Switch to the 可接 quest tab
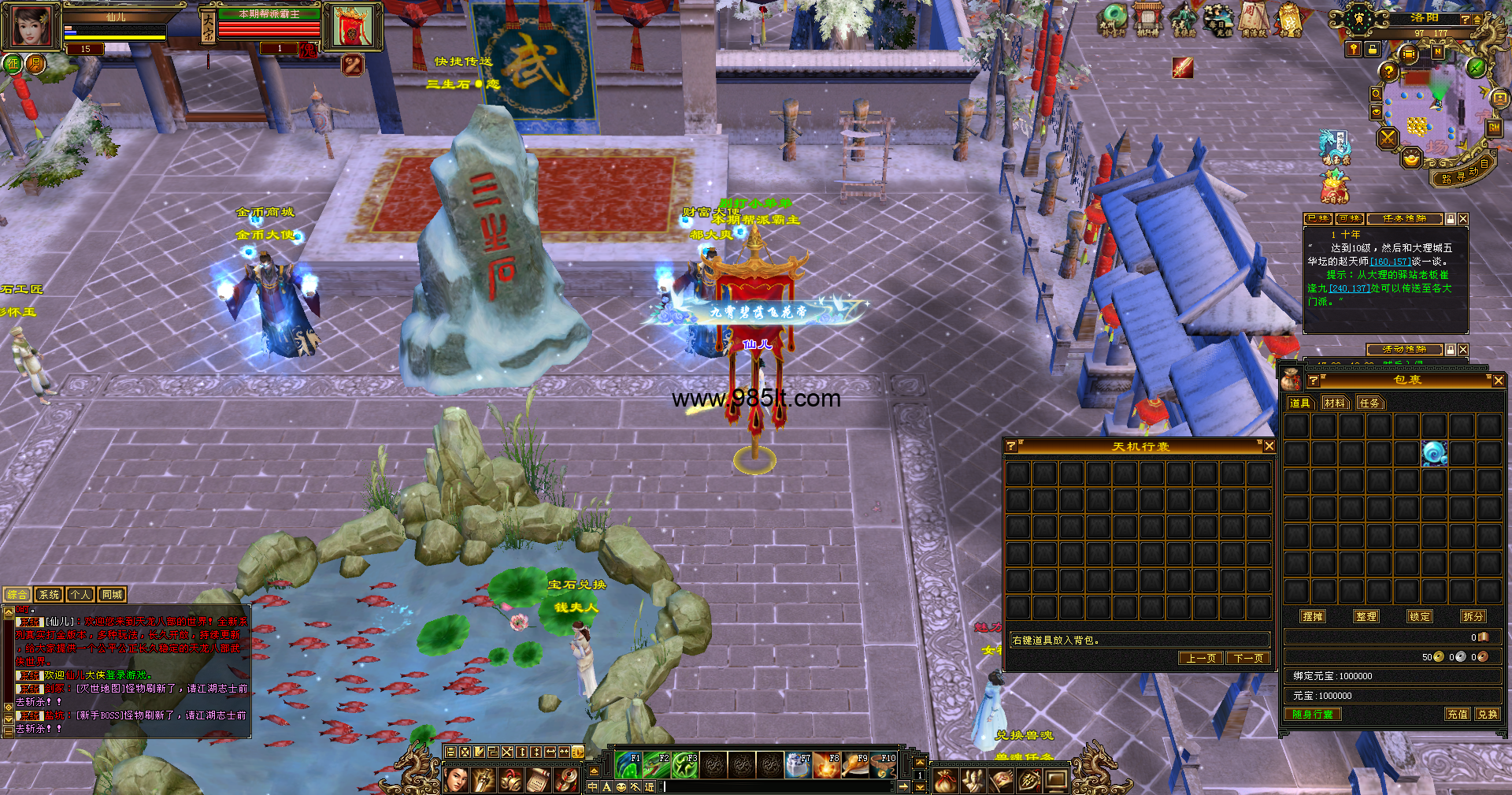Viewport: 1512px width, 795px height. click(x=1349, y=218)
